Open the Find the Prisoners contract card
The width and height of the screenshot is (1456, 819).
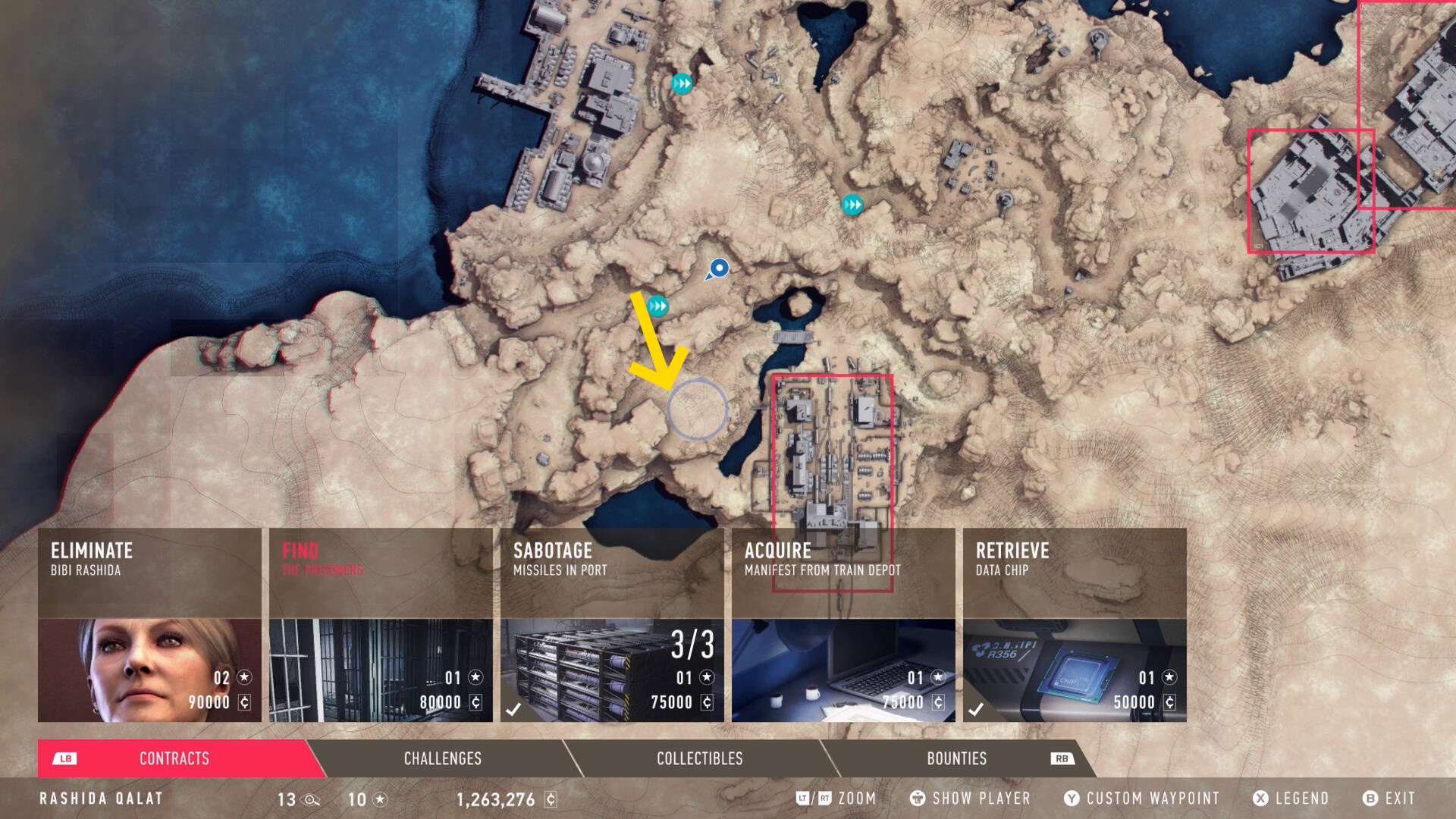[x=381, y=625]
